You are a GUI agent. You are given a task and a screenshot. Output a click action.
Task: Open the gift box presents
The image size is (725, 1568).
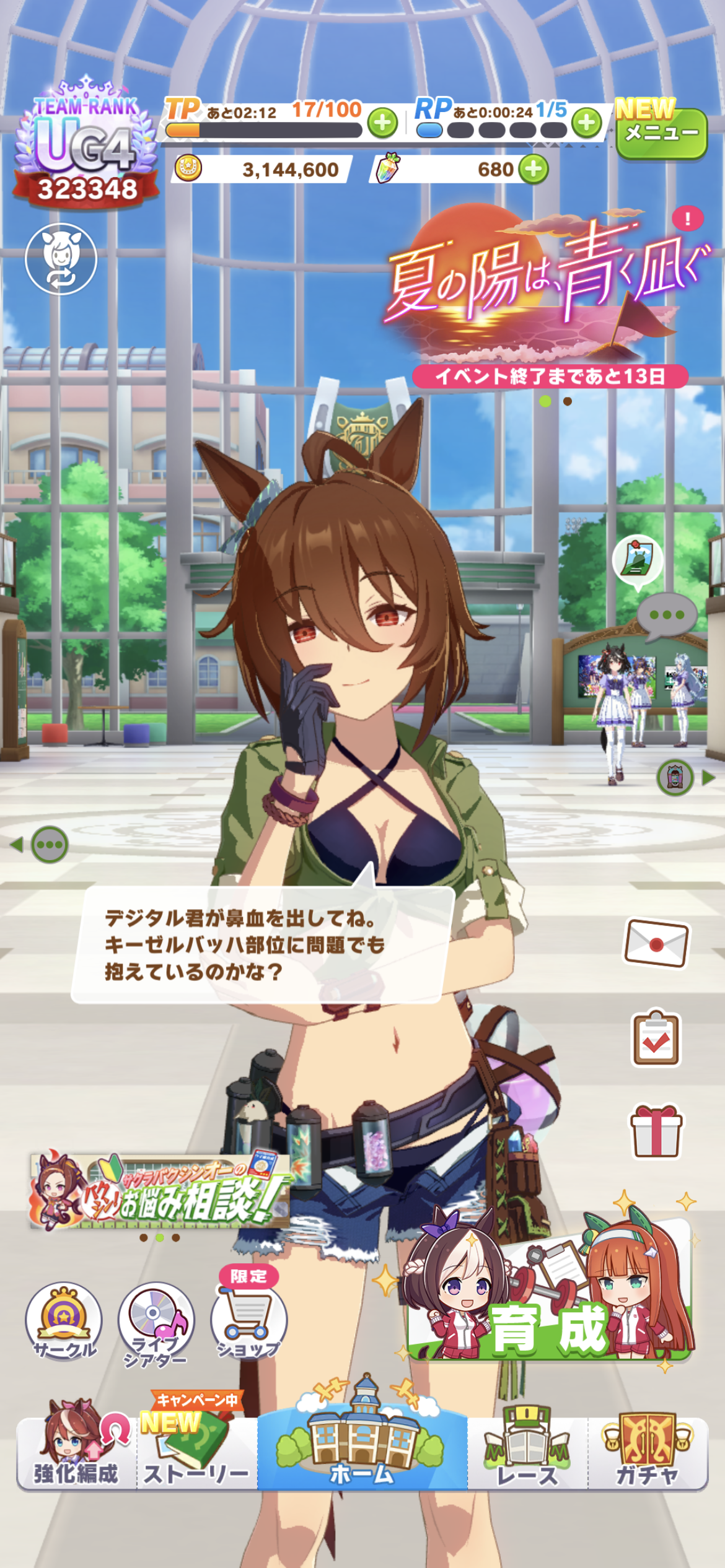tap(656, 1131)
